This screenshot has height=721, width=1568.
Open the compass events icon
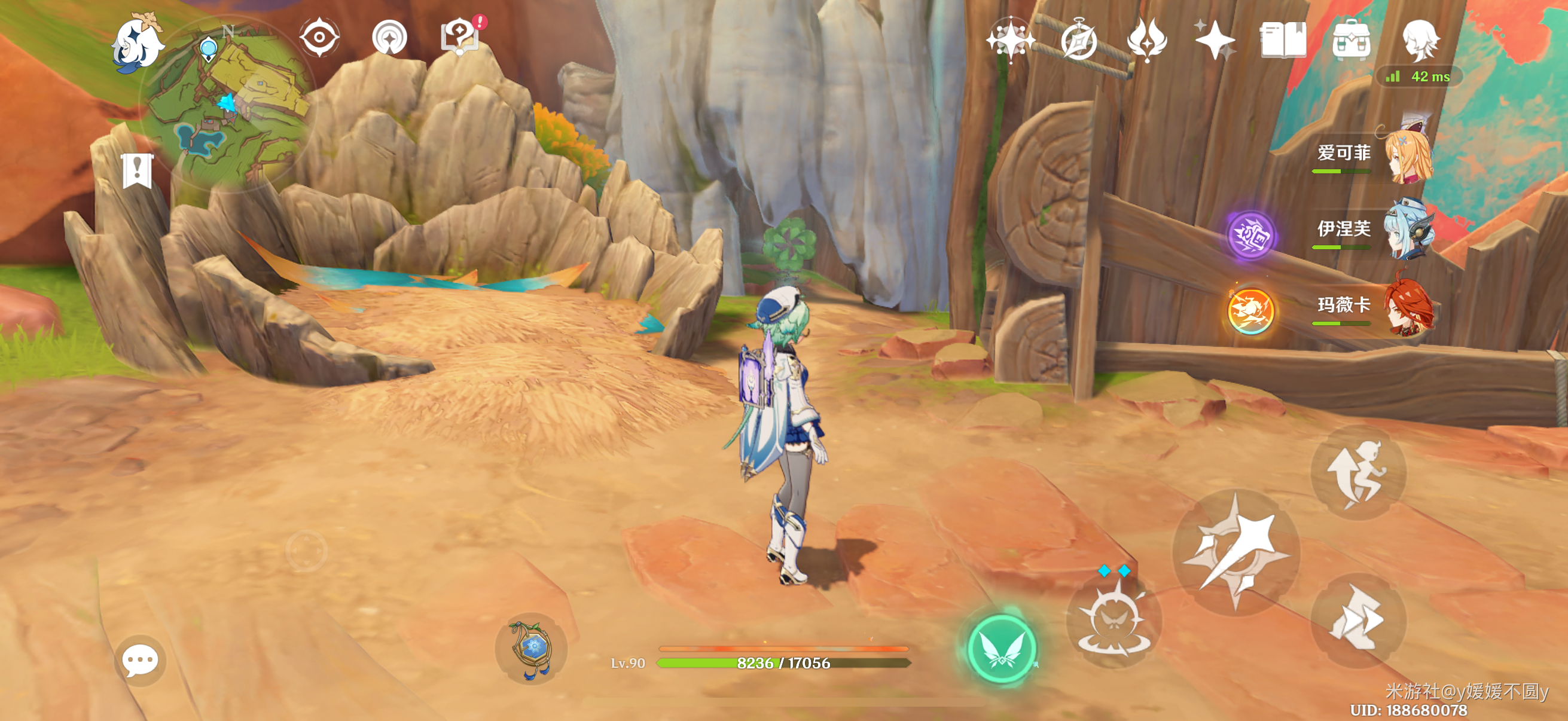[1078, 40]
